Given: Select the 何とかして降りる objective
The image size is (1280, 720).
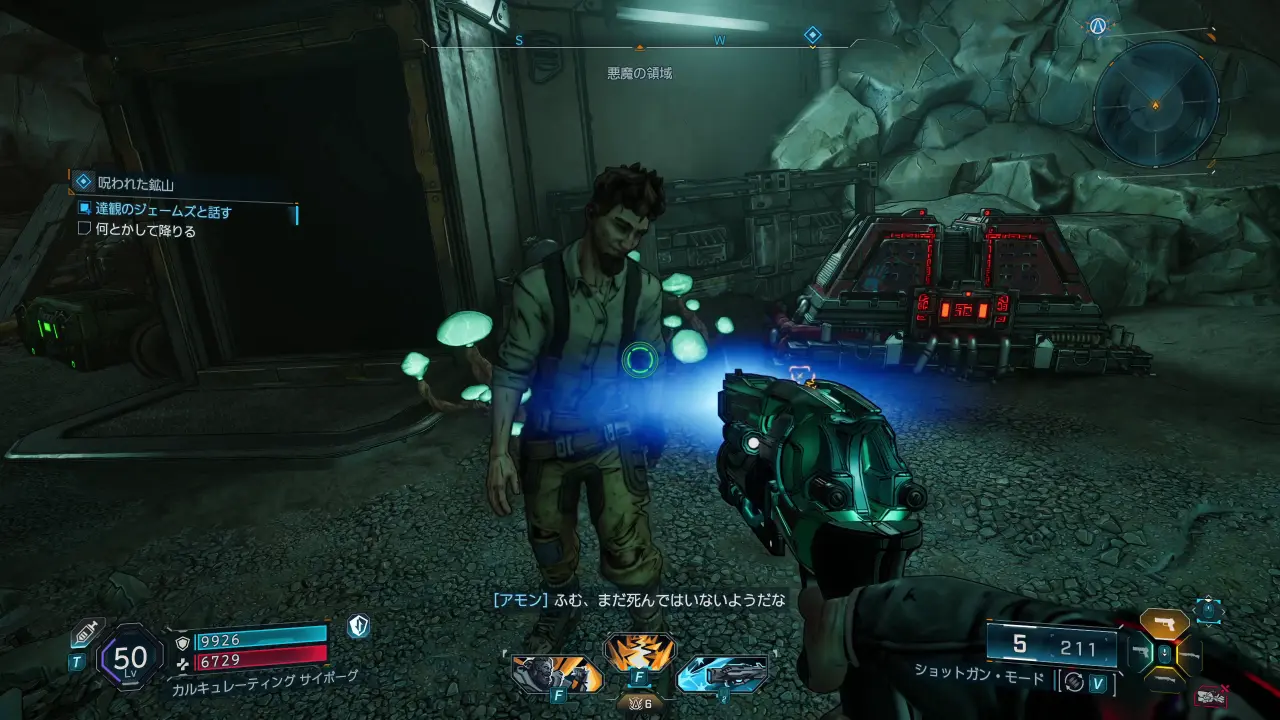Looking at the screenshot, I should (146, 230).
